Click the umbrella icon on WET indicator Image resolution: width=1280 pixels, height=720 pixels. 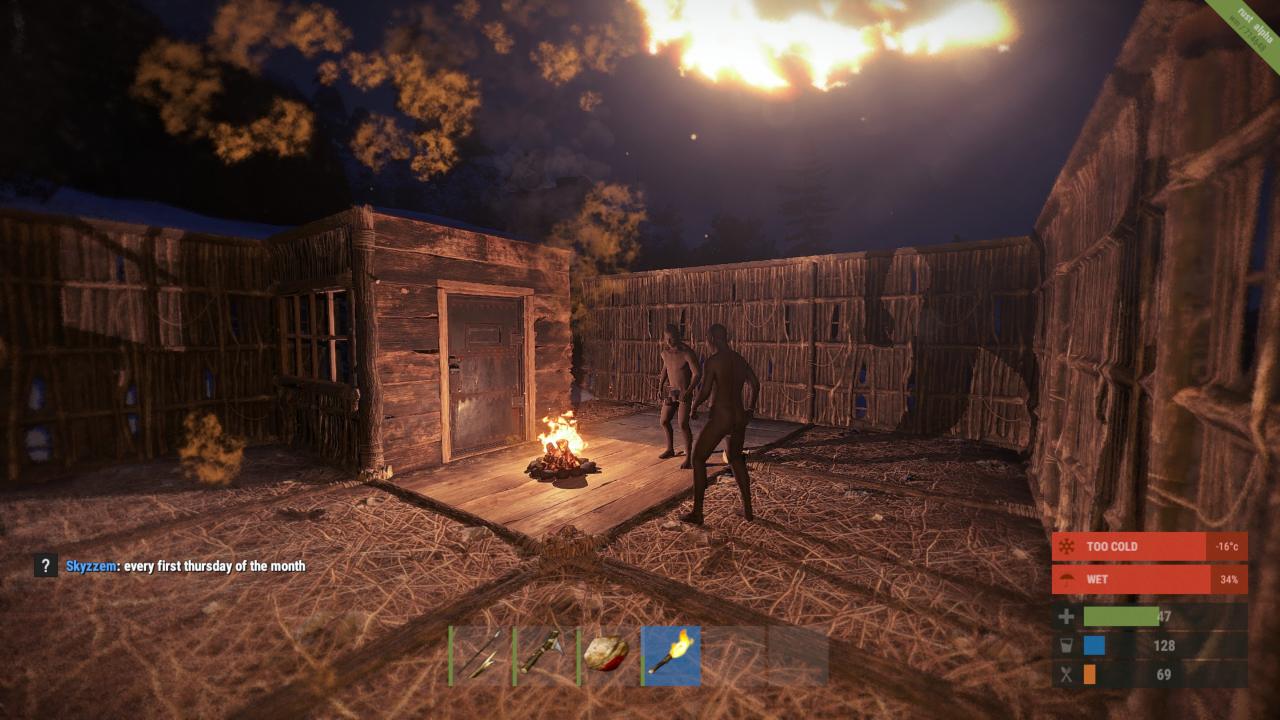(1067, 580)
